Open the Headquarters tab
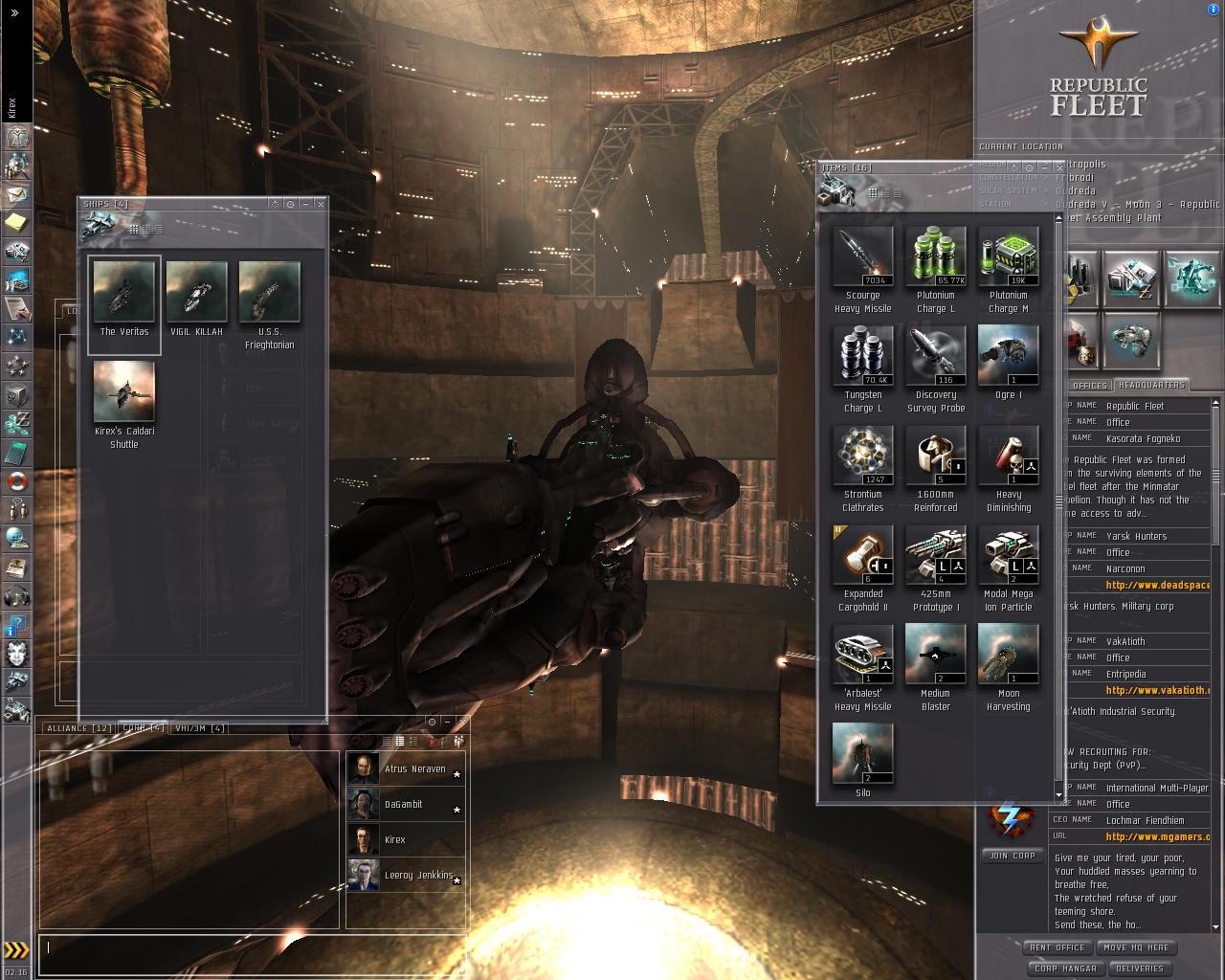1225x980 pixels. (1150, 385)
